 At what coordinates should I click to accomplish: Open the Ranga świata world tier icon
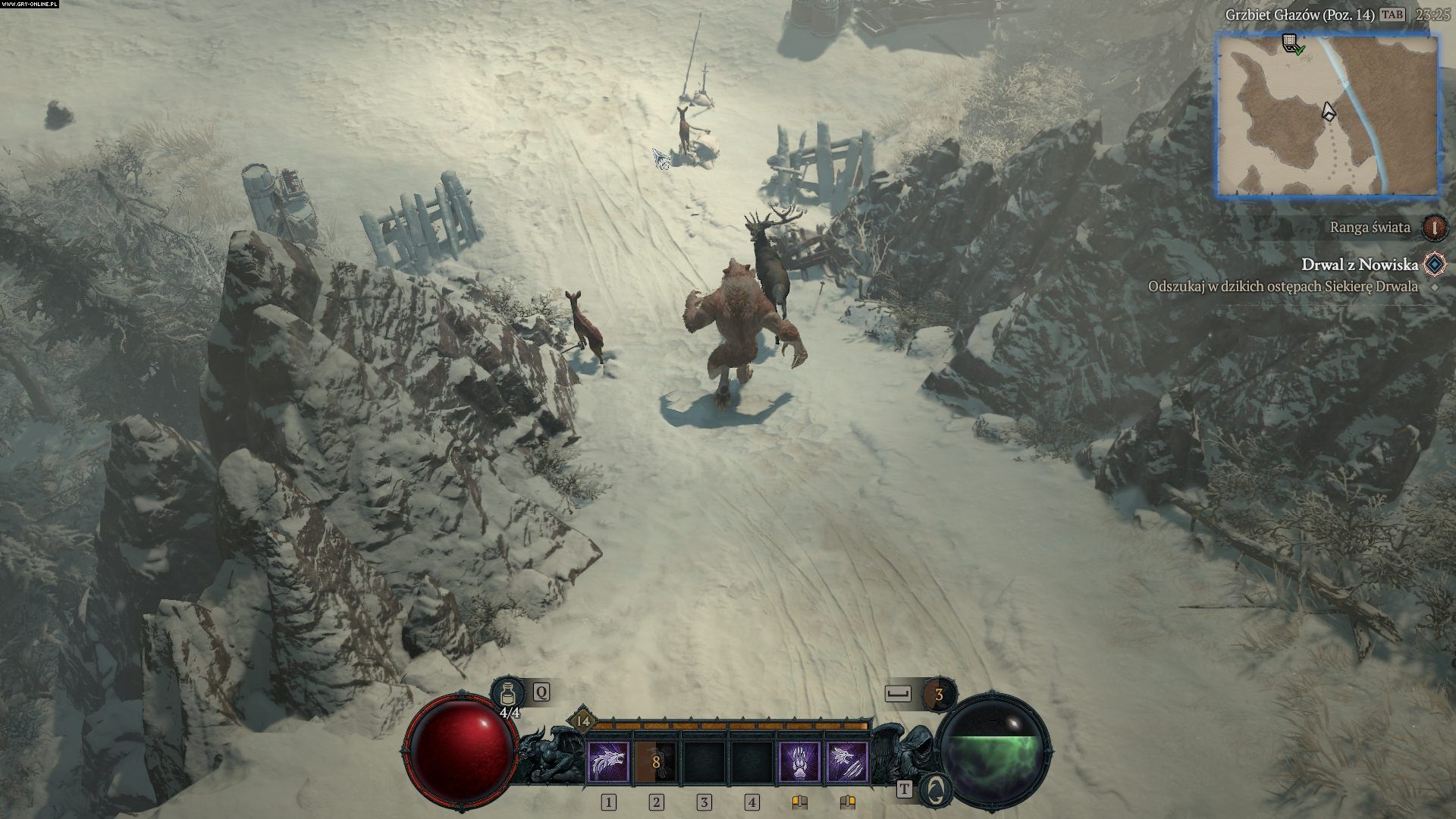coord(1433,227)
